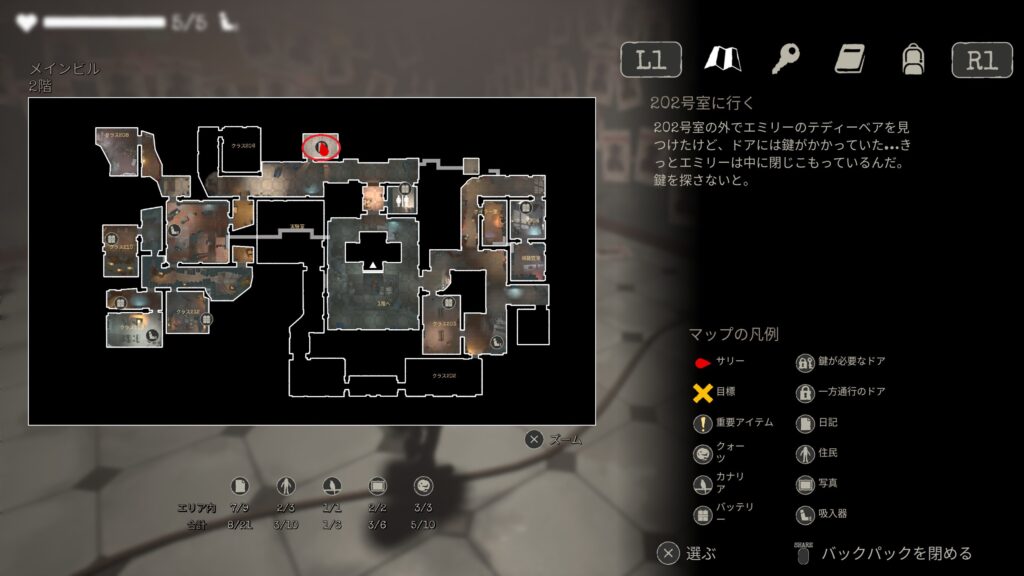Click the canary collectible counter icon
Screen dimensions: 1024x576
coord(331,486)
